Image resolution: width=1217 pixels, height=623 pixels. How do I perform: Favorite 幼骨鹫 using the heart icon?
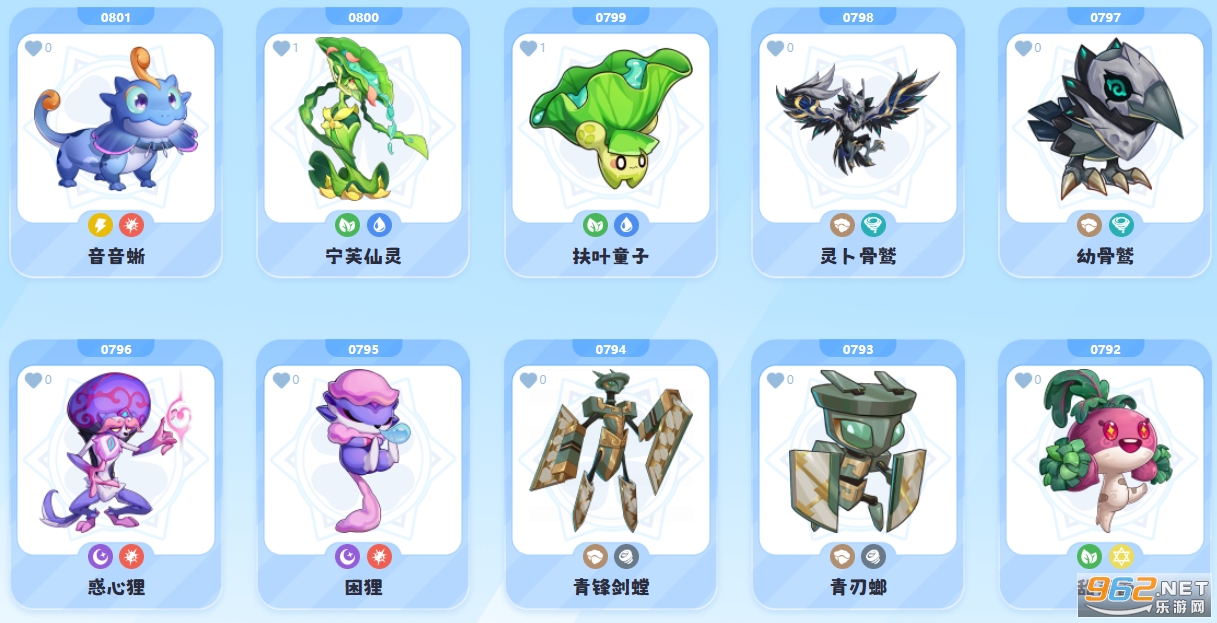point(1023,48)
